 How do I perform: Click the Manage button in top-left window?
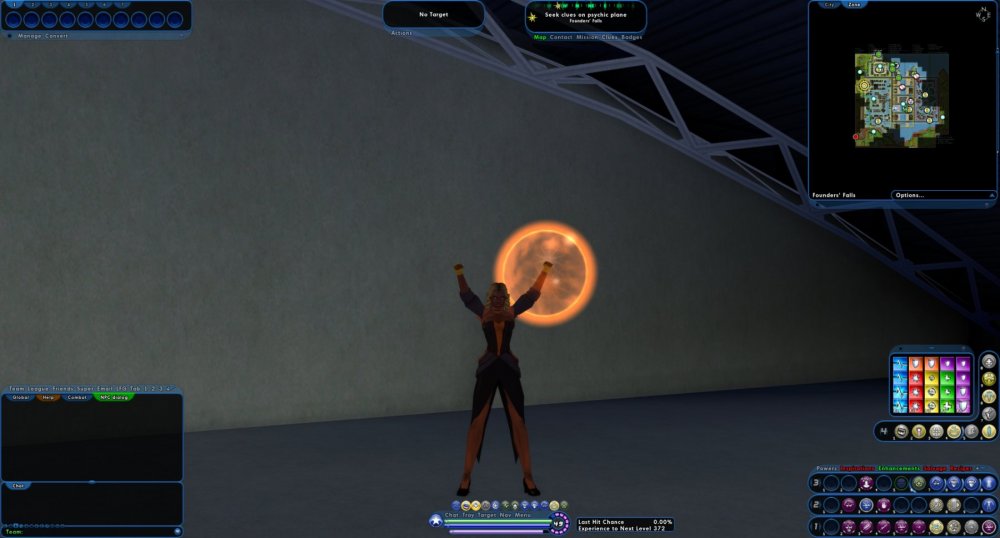tap(29, 36)
